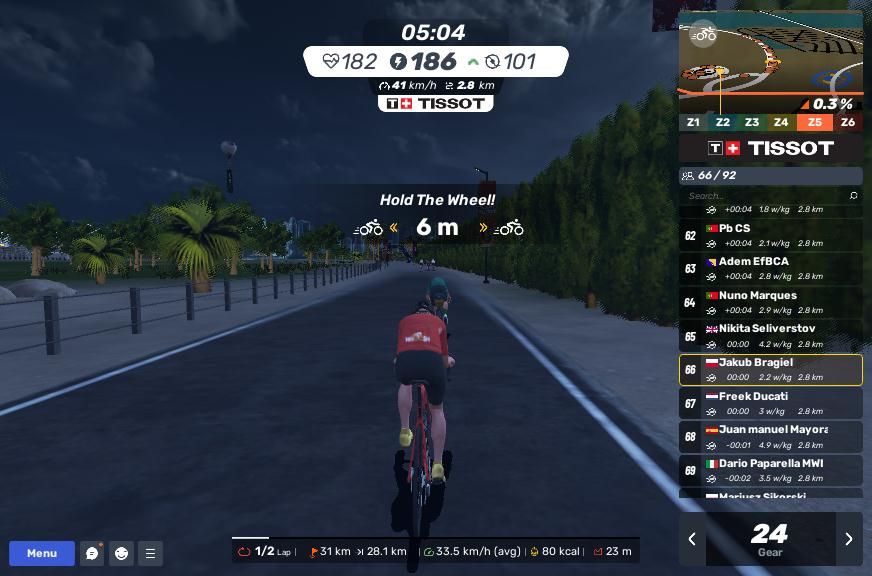The width and height of the screenshot is (872, 576).
Task: Click the smiley emote icon
Action: tap(121, 553)
